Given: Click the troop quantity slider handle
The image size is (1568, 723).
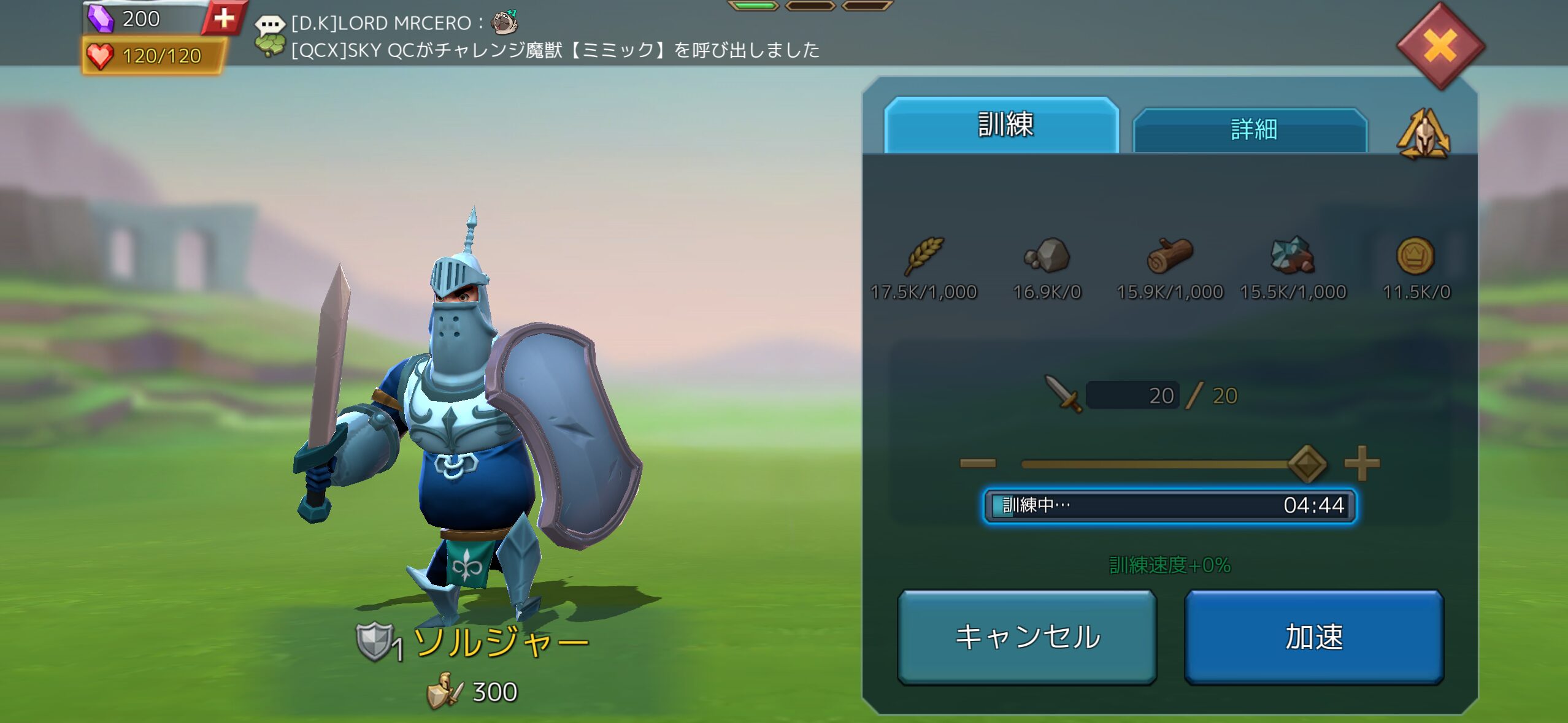Looking at the screenshot, I should click(x=1307, y=464).
